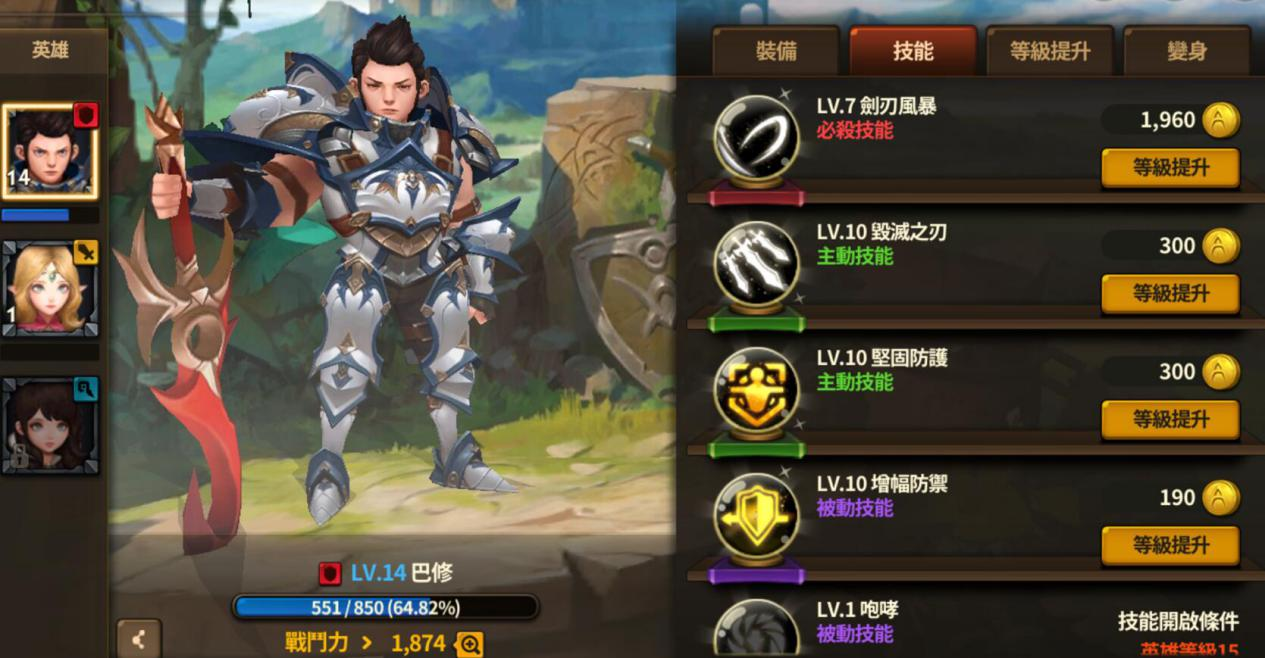Select the locked brown-haired hero portrait
This screenshot has width=1265, height=658.
coord(50,426)
